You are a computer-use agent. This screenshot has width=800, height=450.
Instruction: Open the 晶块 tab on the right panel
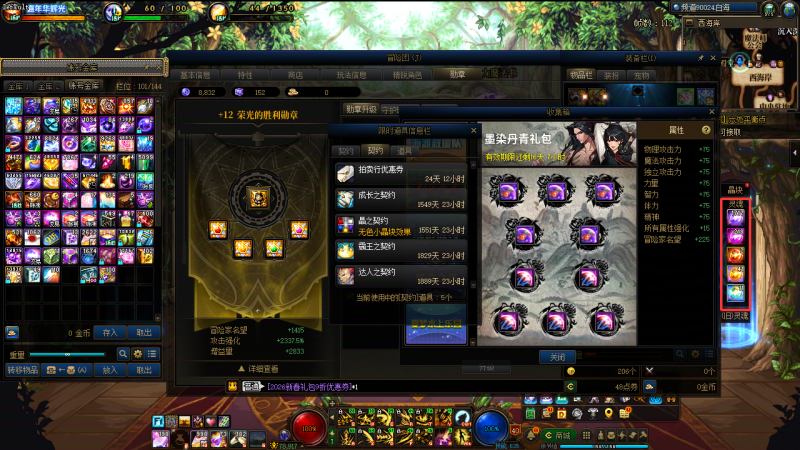click(735, 188)
